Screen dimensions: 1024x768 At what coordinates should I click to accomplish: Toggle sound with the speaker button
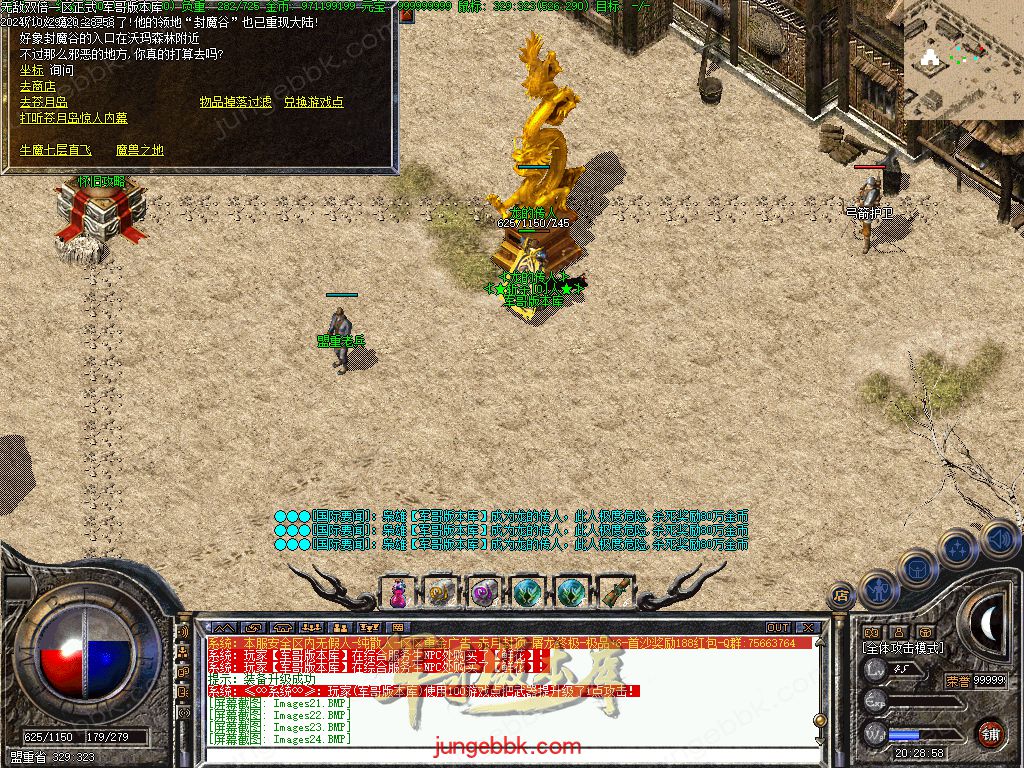[x=998, y=538]
